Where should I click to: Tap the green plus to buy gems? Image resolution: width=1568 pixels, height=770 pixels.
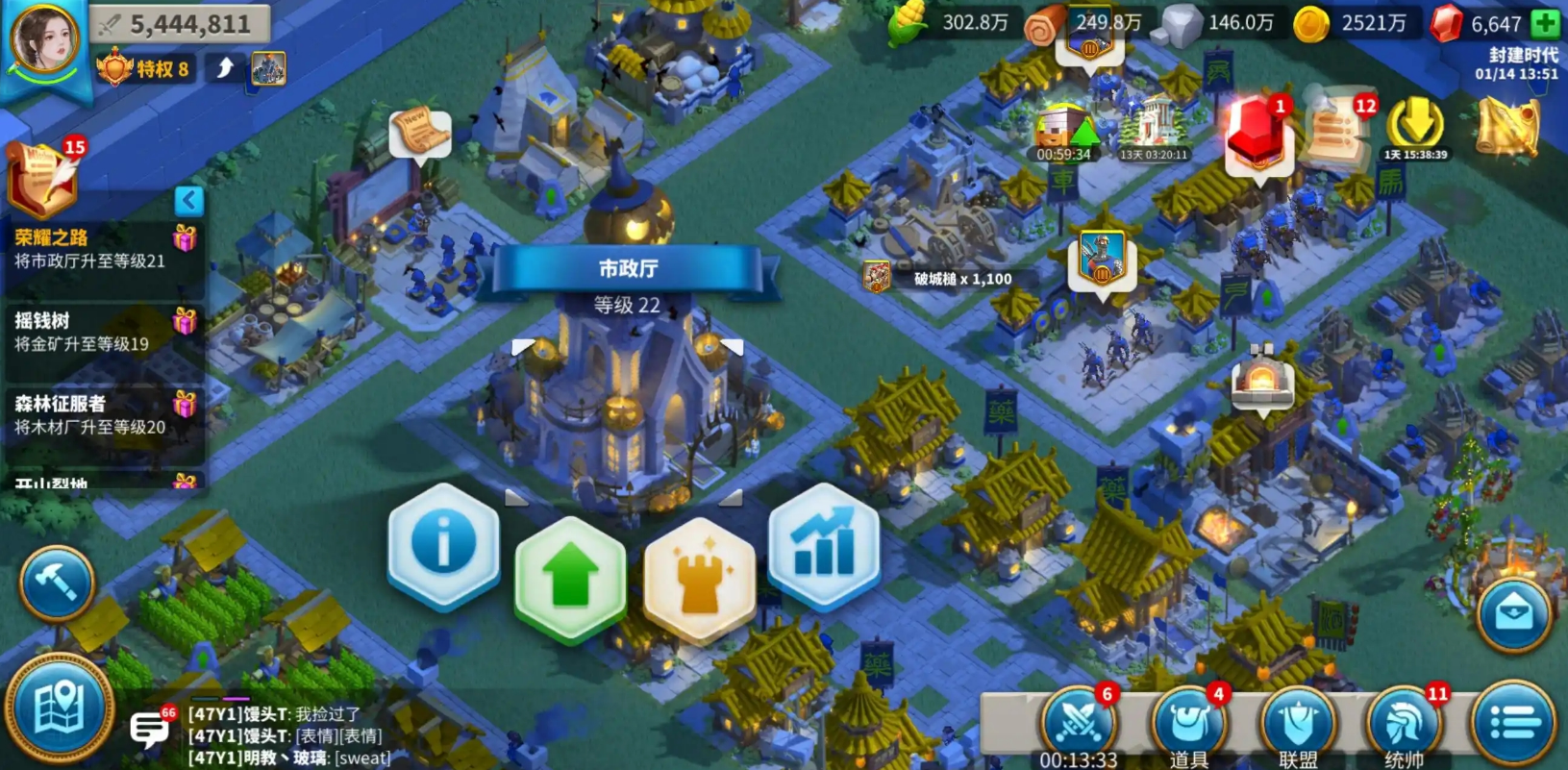tap(1546, 23)
